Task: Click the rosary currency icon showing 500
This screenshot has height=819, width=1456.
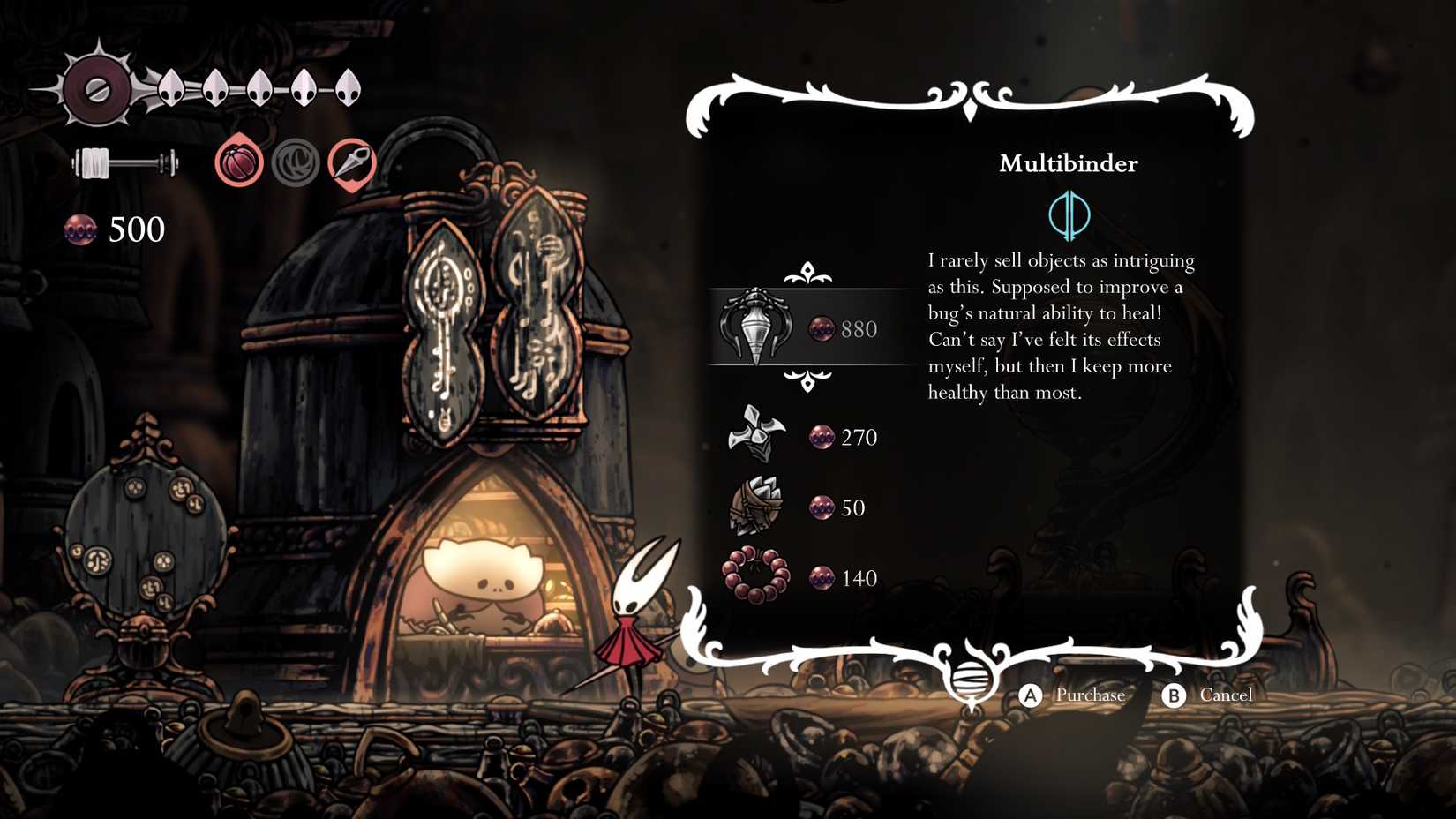Action: click(x=83, y=230)
